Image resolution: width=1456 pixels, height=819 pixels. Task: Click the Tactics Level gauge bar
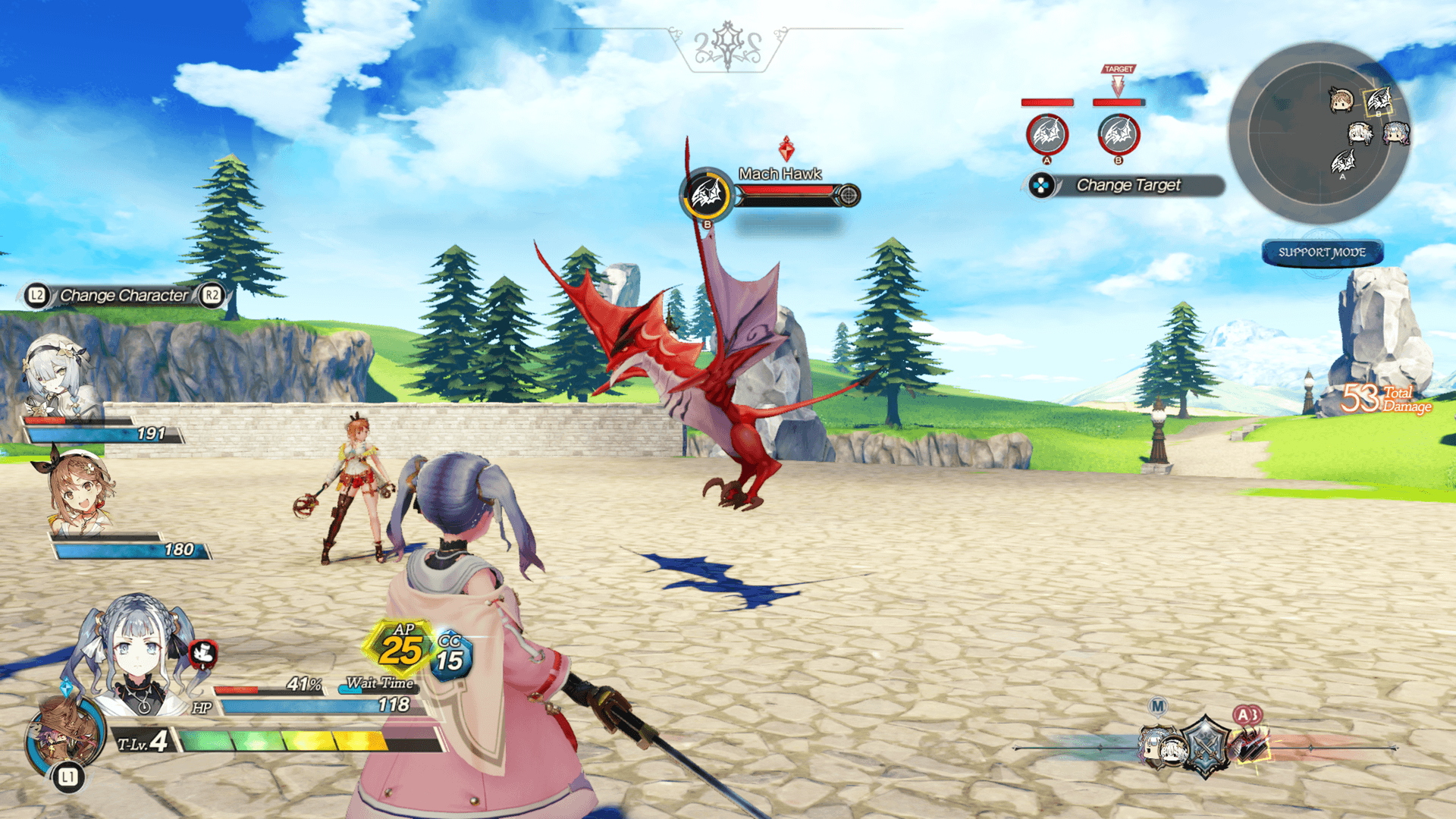click(309, 740)
